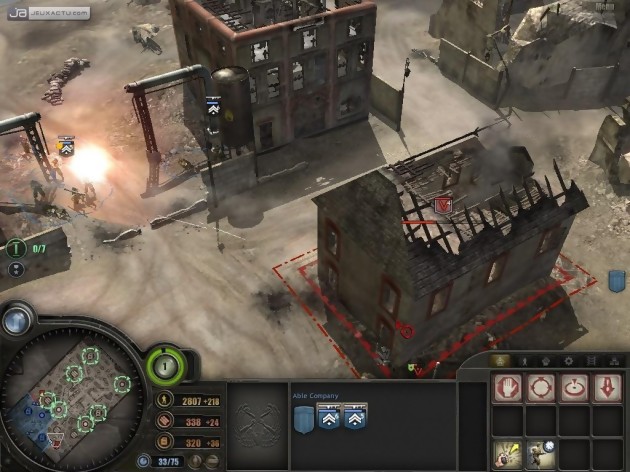Image resolution: width=630 pixels, height=472 pixels.
Task: Activate the Halt hand command
Action: [x=509, y=387]
